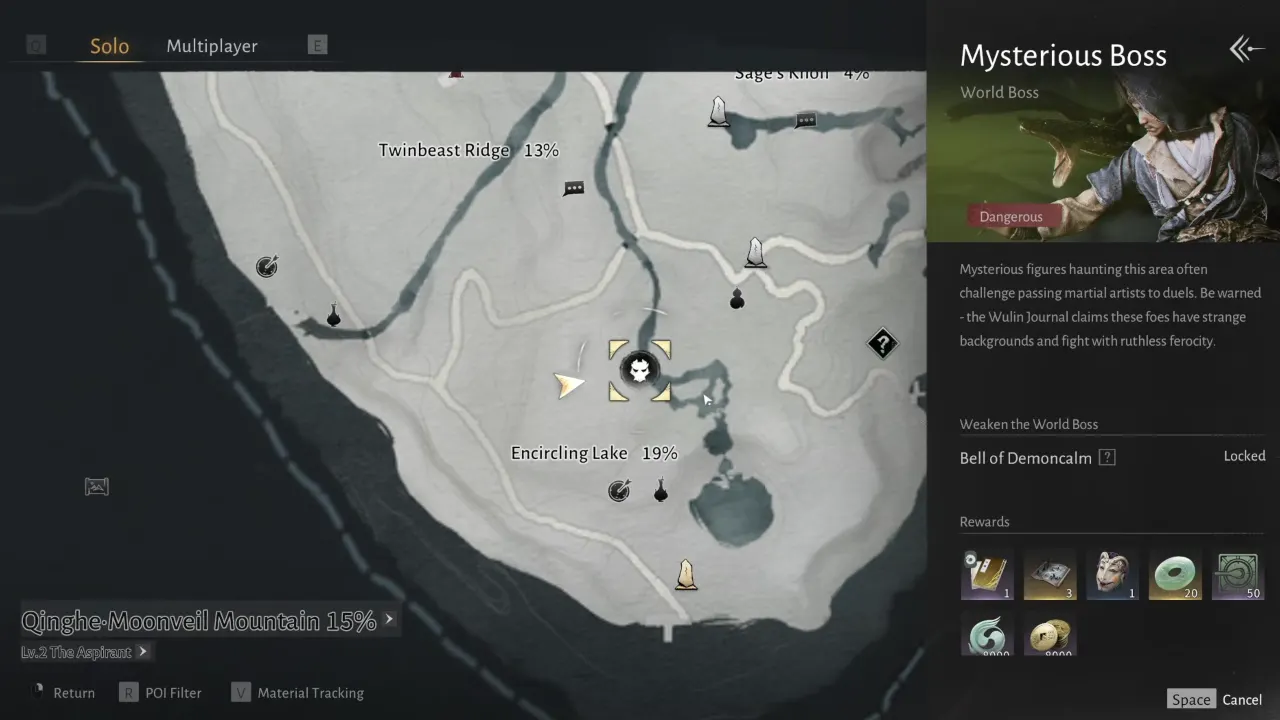
Task: Open the Bell of Demoncalm help tooltip
Action: 1106,457
